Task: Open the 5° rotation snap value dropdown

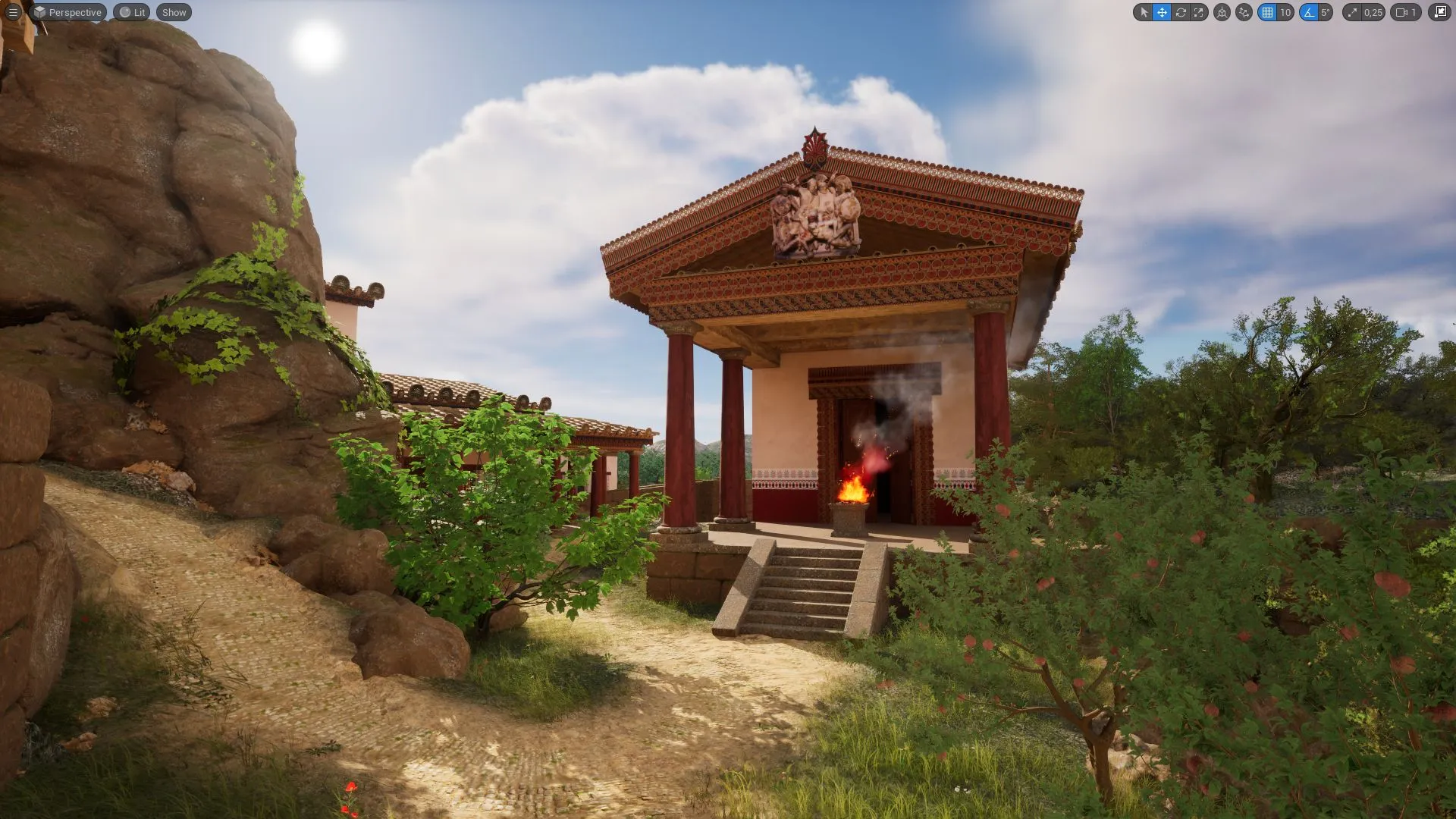Action: click(1325, 12)
